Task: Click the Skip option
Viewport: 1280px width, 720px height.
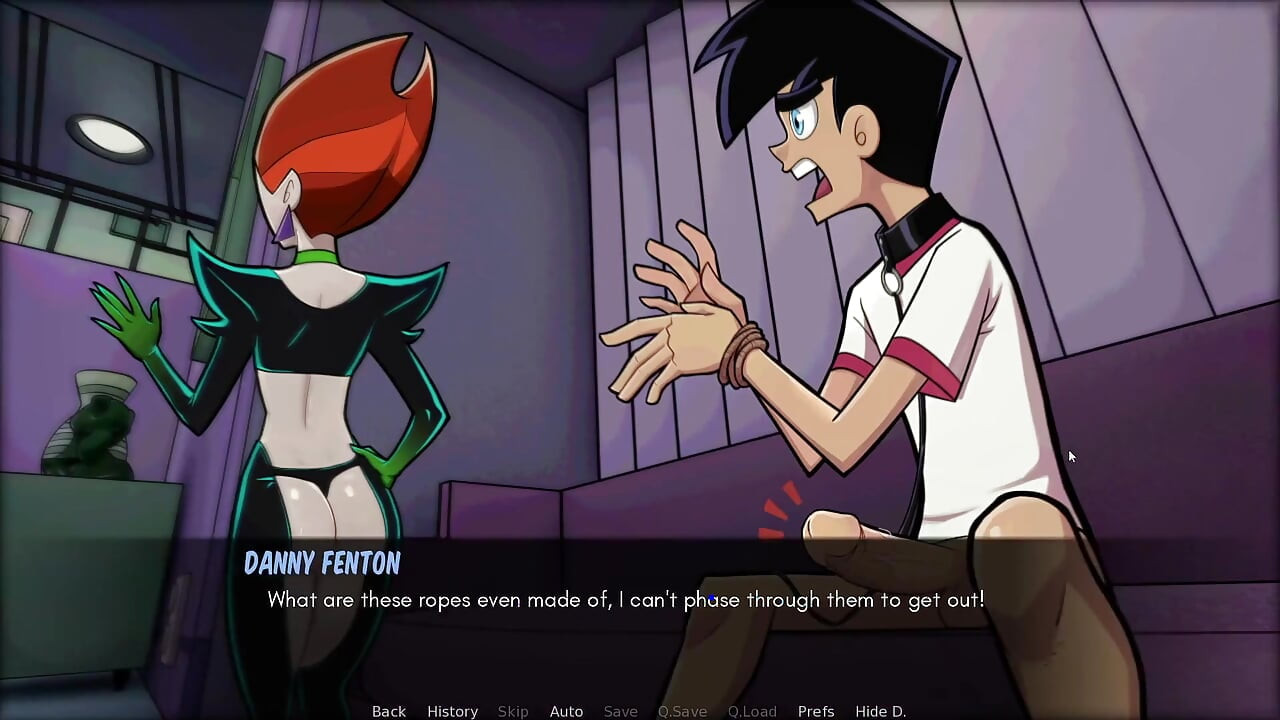Action: click(x=513, y=711)
